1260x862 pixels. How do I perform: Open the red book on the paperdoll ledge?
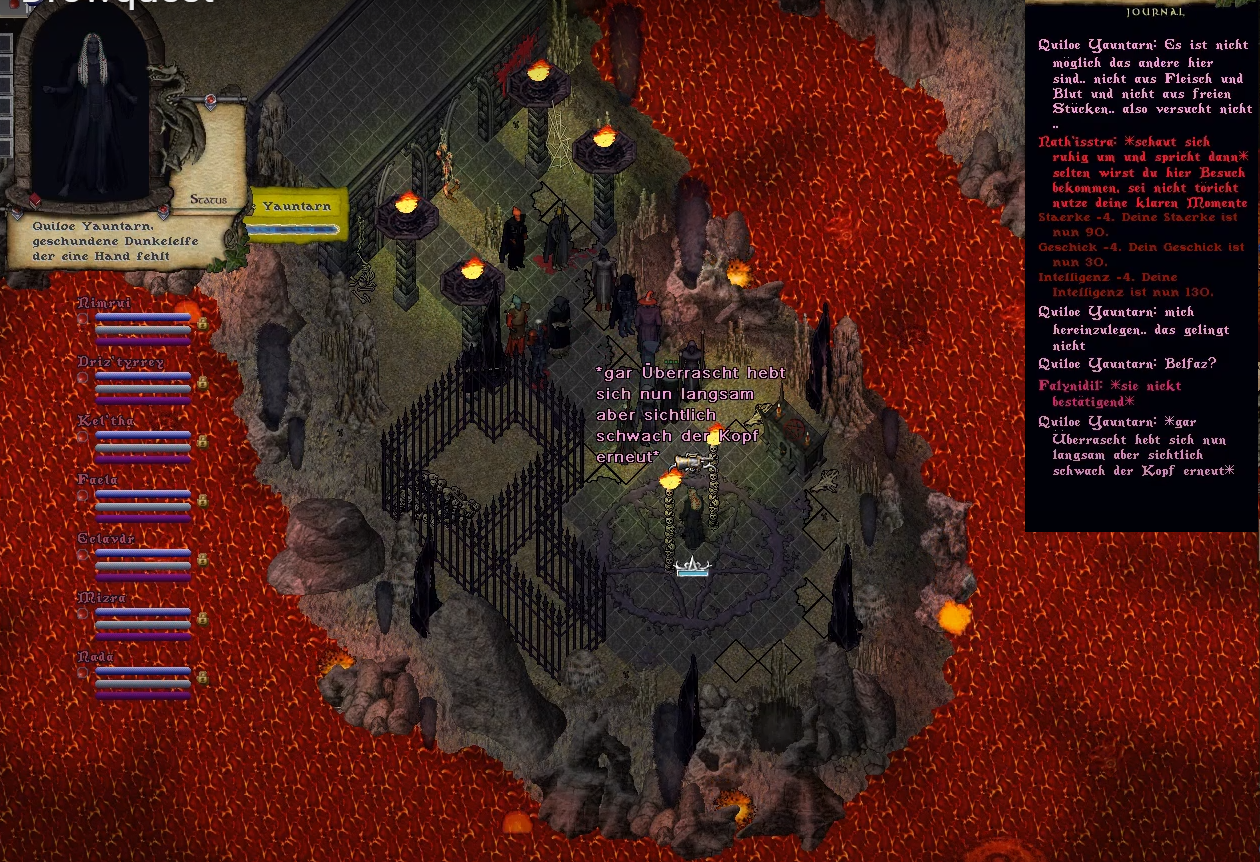(x=35, y=200)
